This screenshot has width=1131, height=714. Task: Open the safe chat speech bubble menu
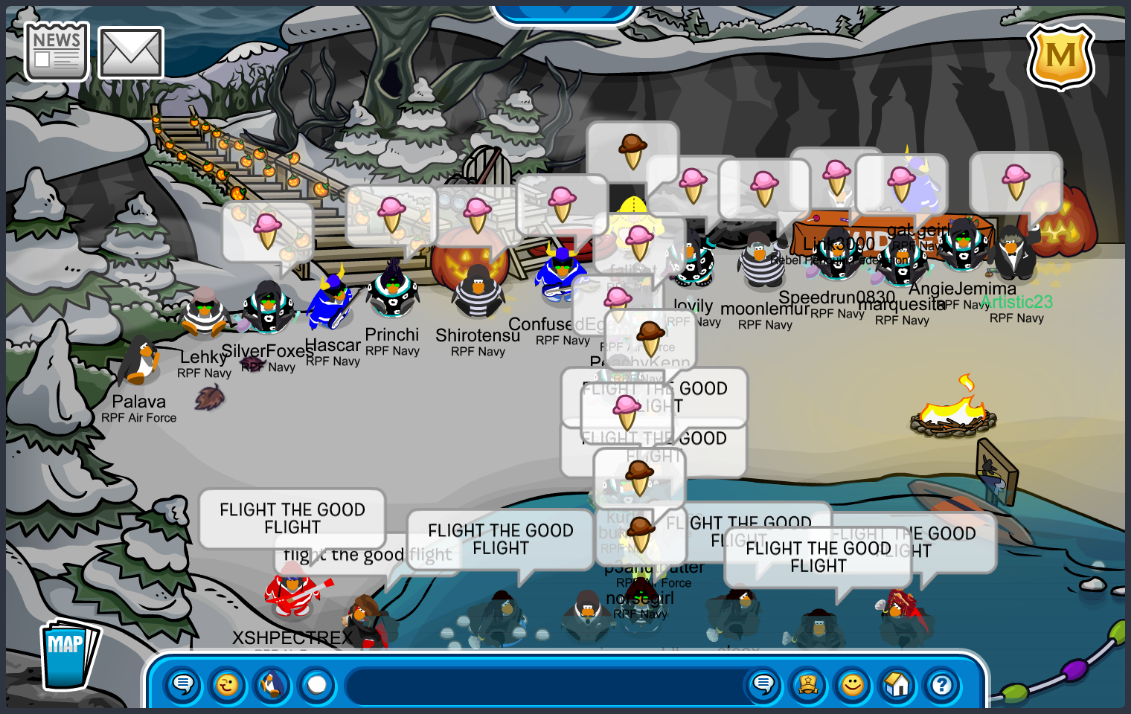(182, 685)
